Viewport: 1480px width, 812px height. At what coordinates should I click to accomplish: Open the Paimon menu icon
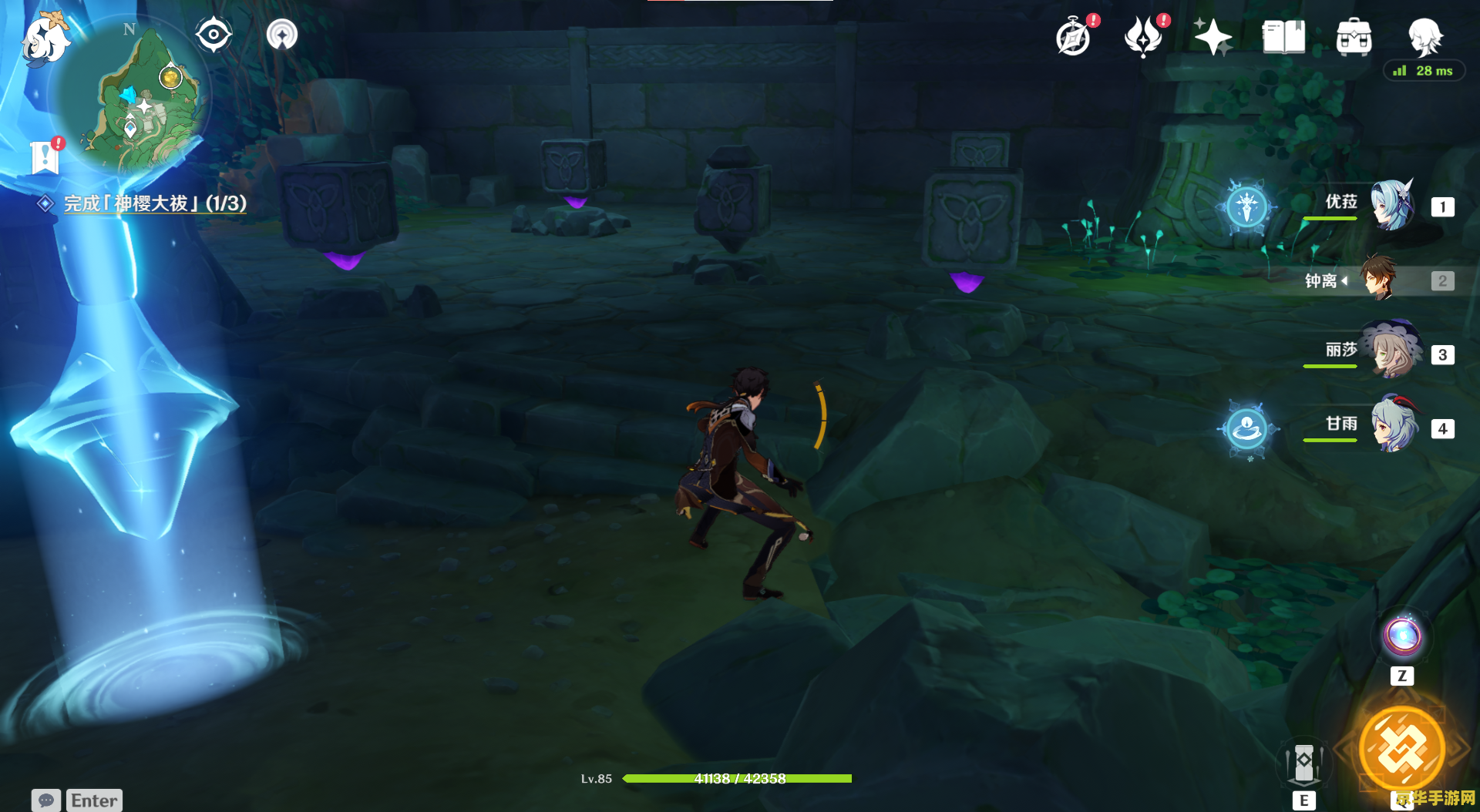45,39
